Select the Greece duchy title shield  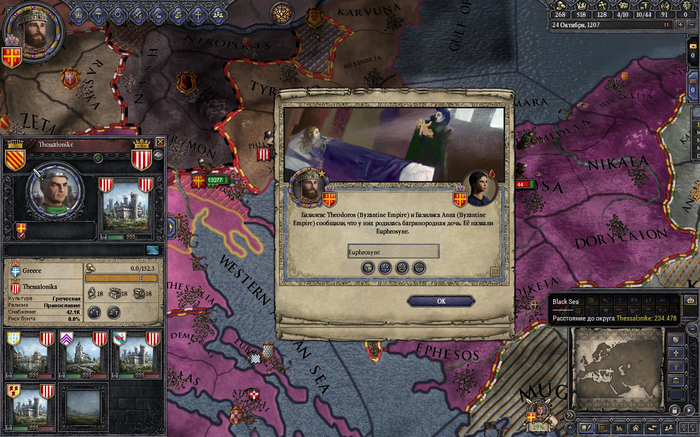coord(15,271)
